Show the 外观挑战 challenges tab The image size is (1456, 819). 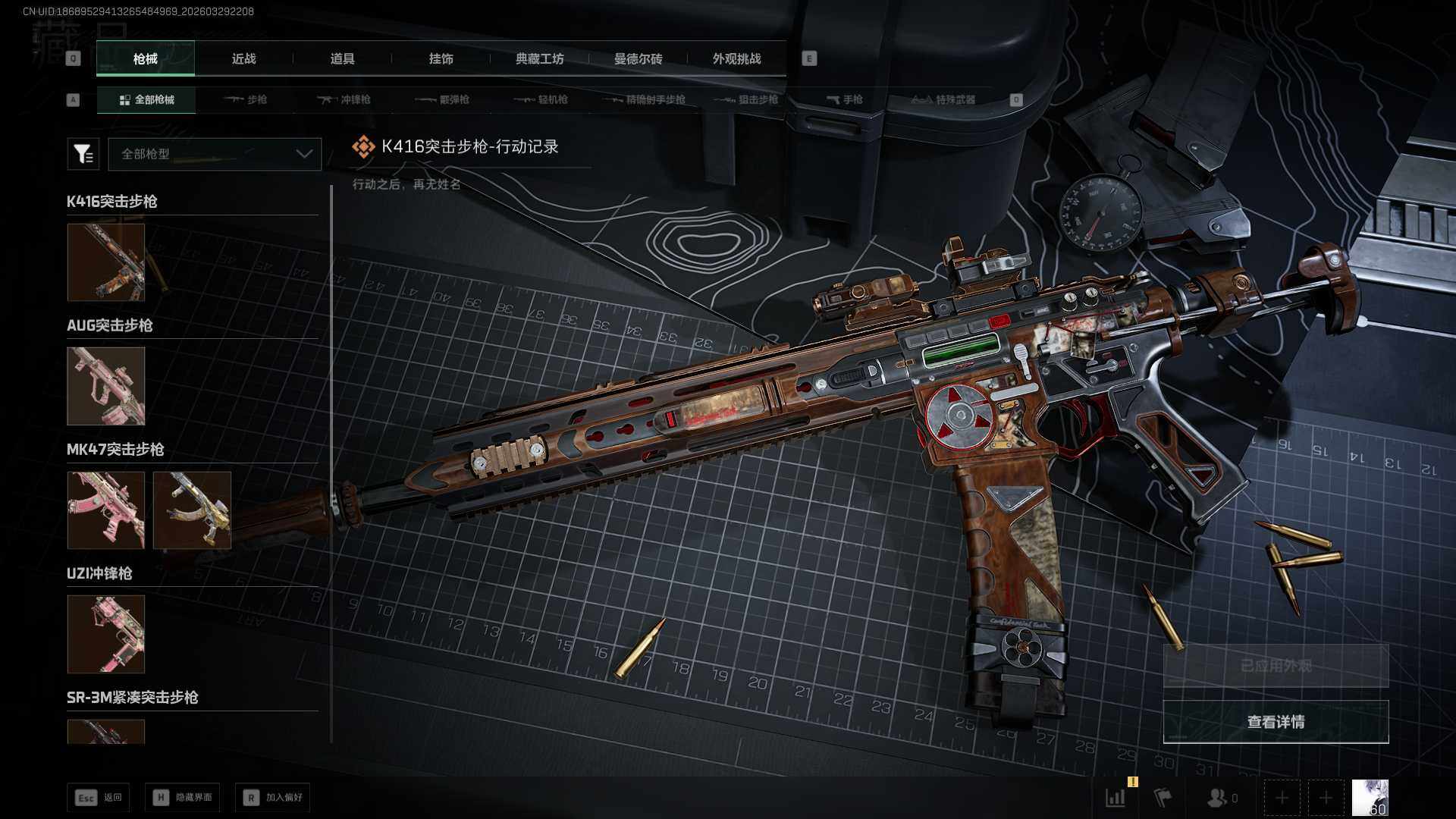tap(736, 58)
